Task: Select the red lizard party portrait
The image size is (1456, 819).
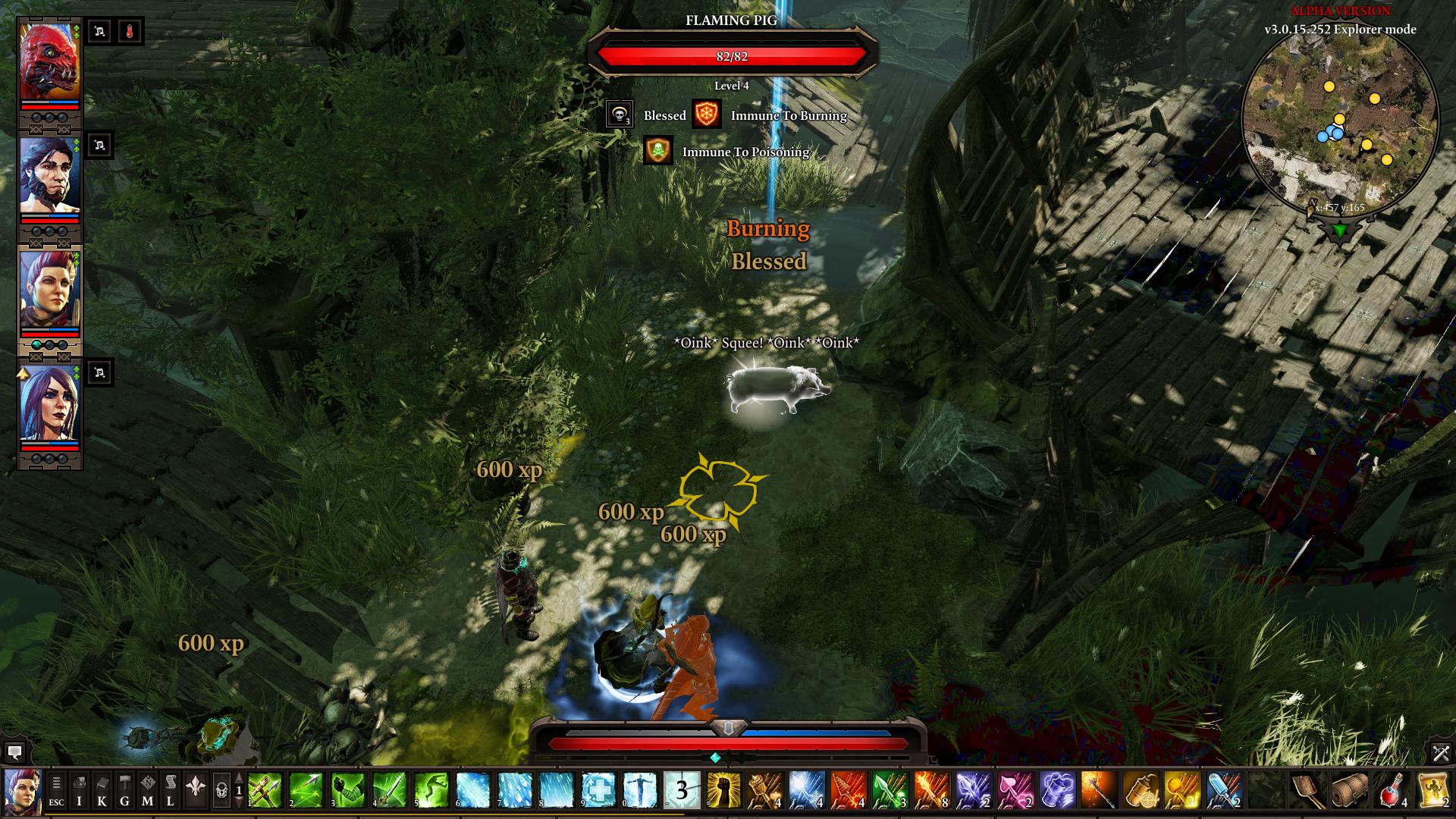Action: click(49, 63)
